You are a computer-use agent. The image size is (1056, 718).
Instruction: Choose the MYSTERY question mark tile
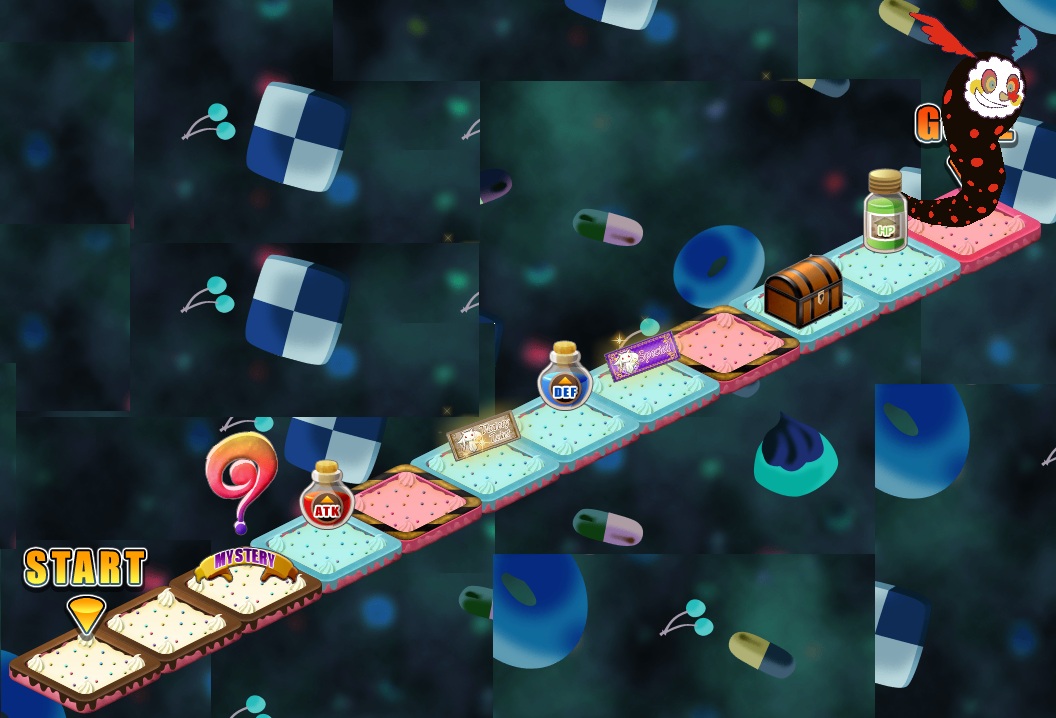(x=245, y=585)
